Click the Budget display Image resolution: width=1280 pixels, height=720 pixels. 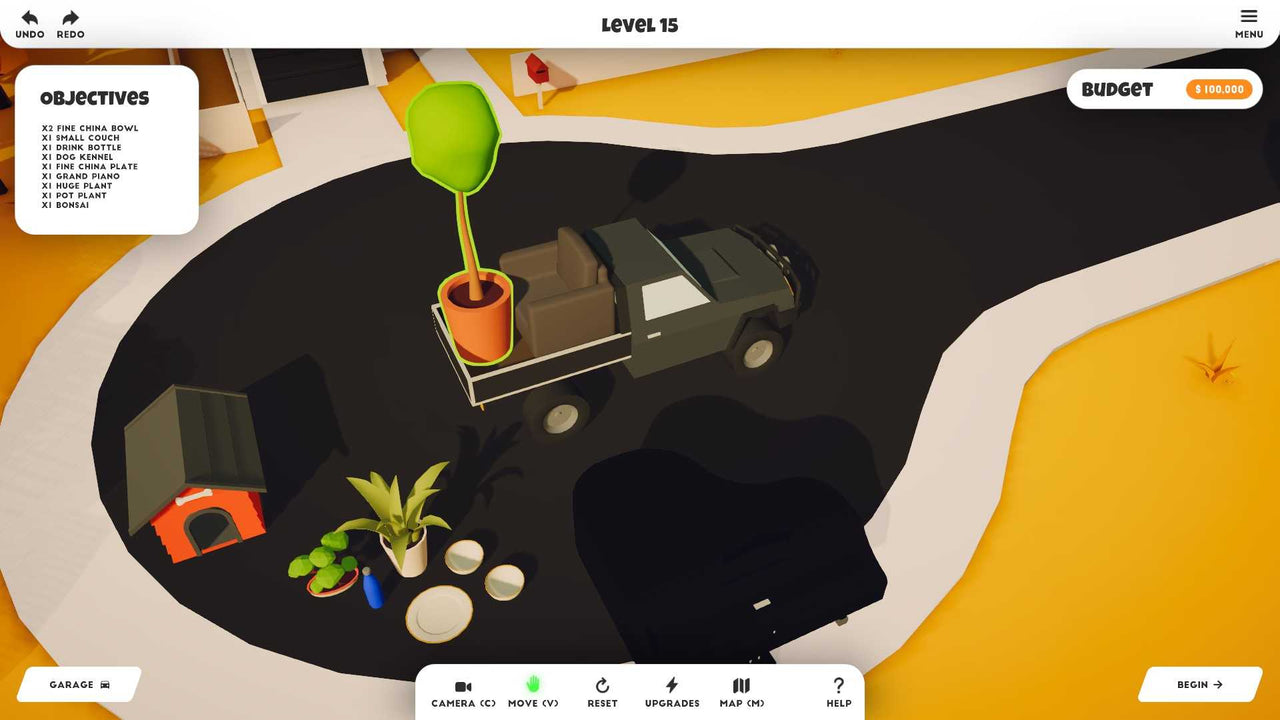1118,89
